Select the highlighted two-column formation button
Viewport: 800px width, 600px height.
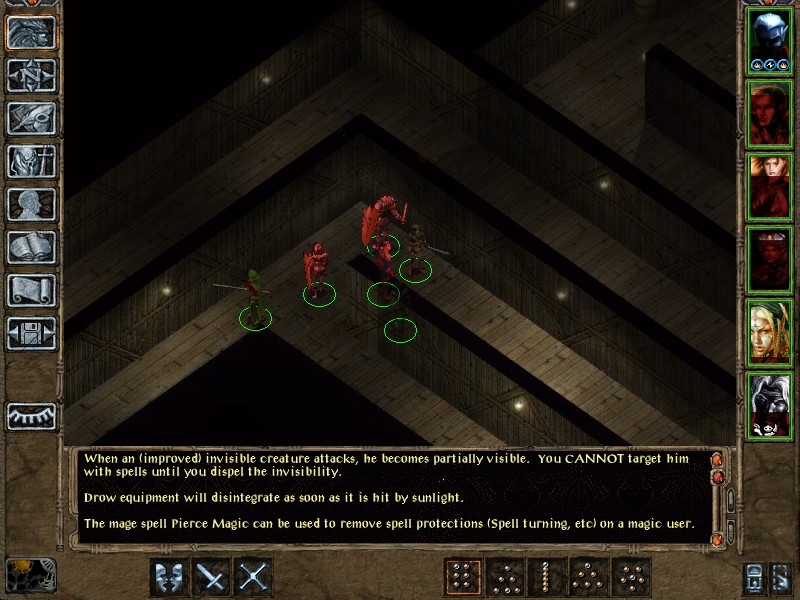coord(462,577)
